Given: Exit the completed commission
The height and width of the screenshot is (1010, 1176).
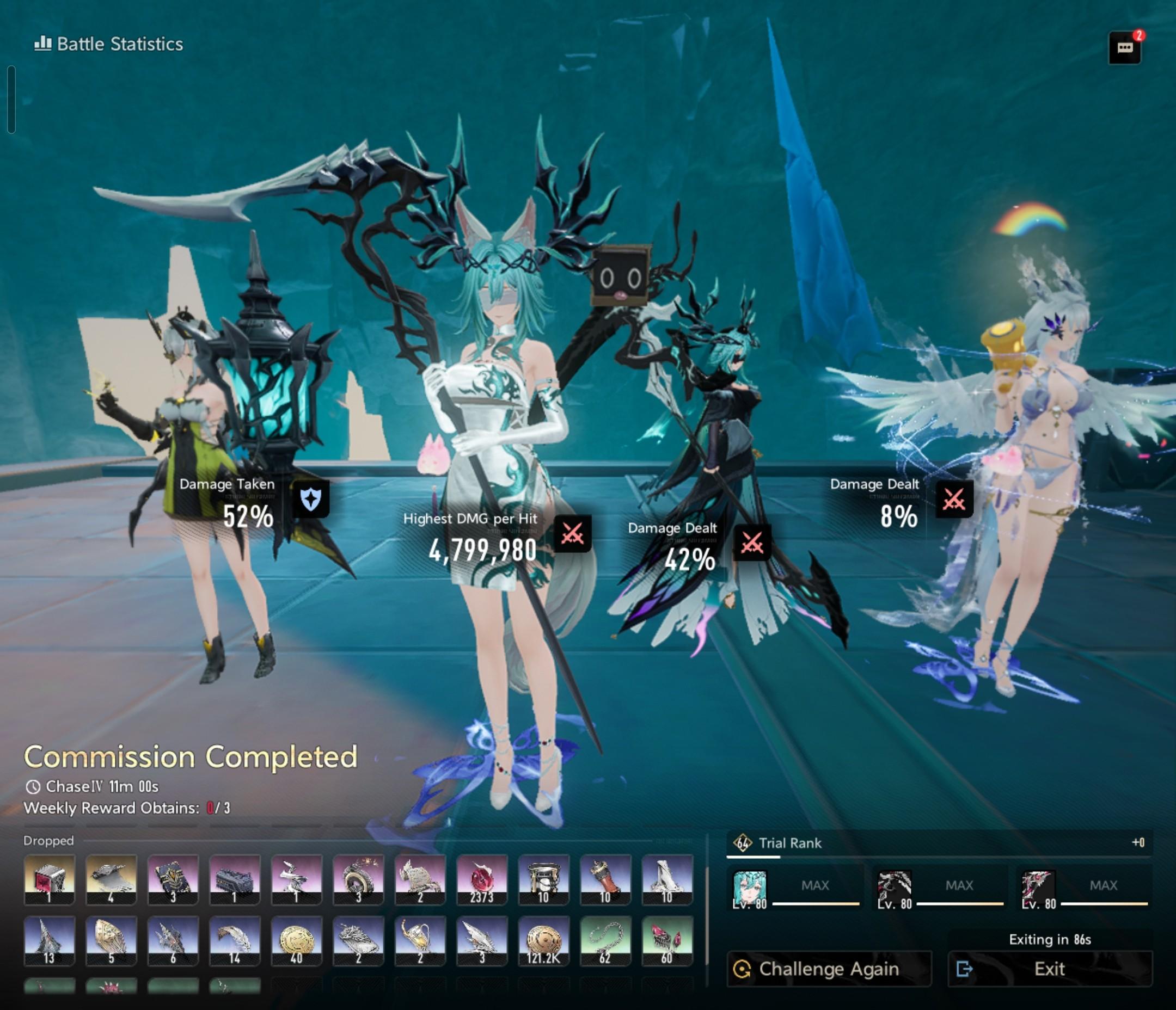Looking at the screenshot, I should click(x=1050, y=969).
